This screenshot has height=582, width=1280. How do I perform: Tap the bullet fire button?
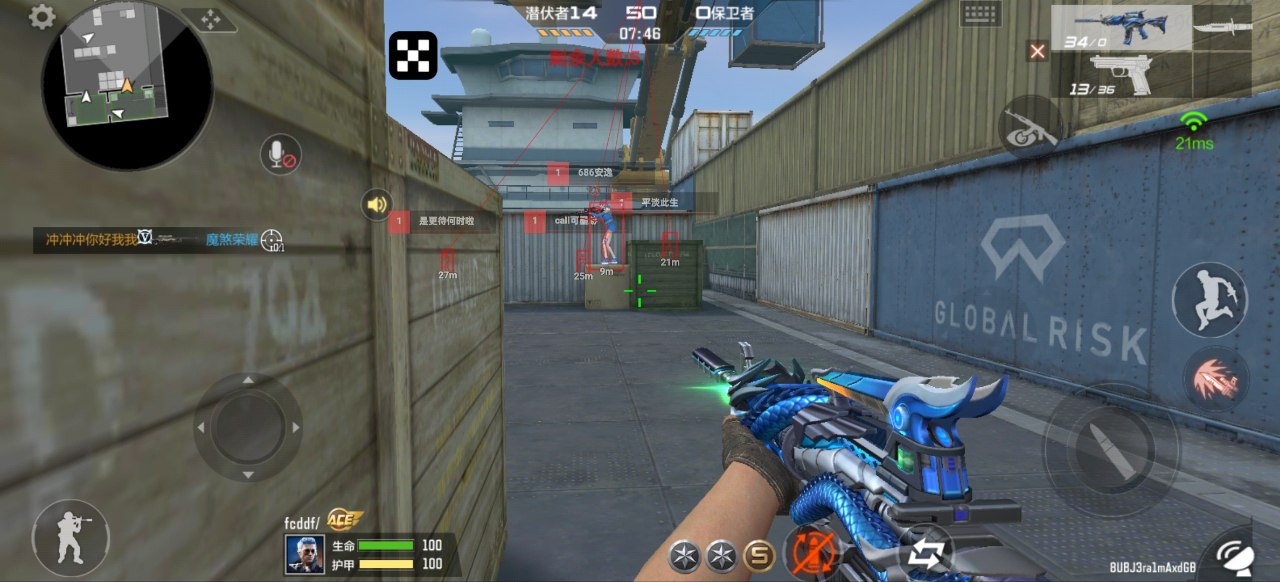coord(1111,449)
